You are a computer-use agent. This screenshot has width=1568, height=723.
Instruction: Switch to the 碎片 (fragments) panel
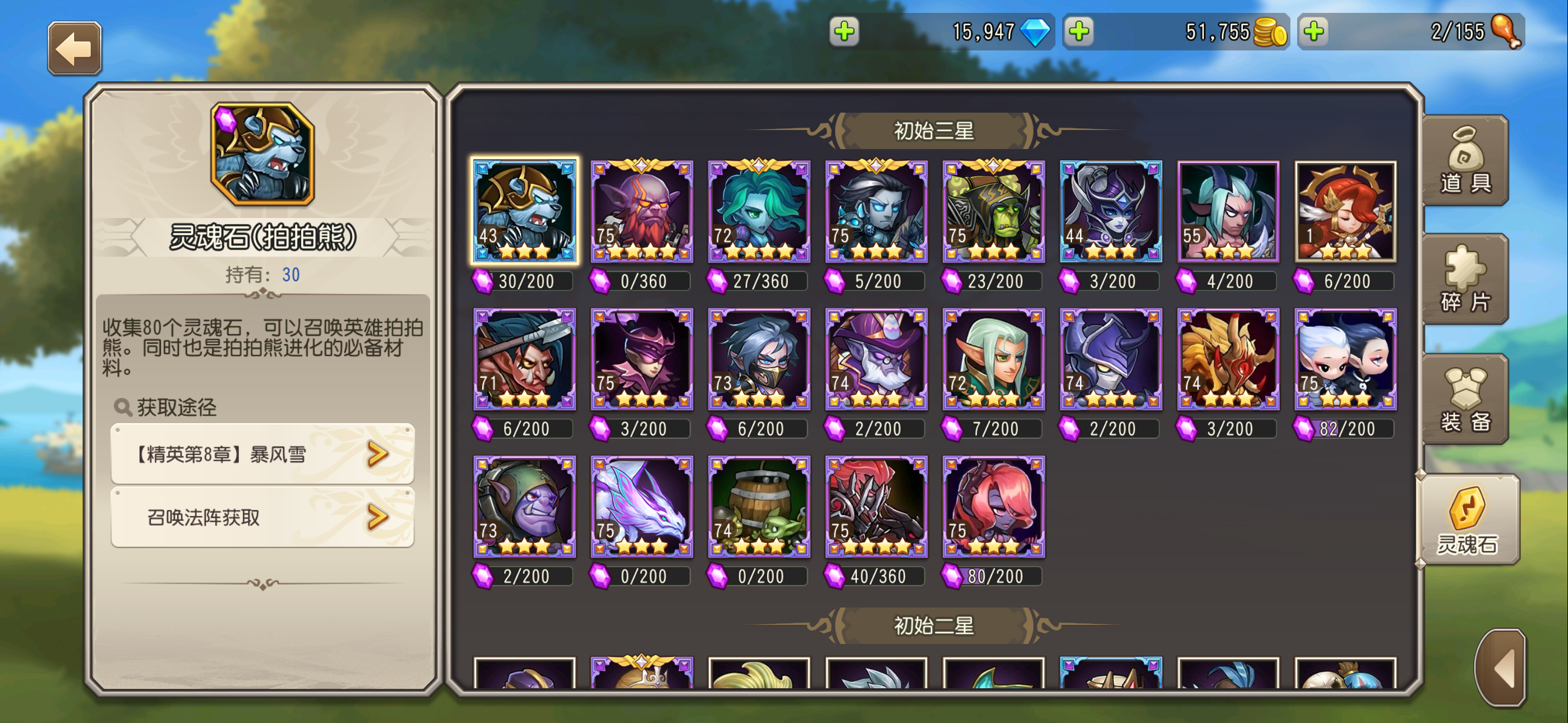(x=1465, y=280)
